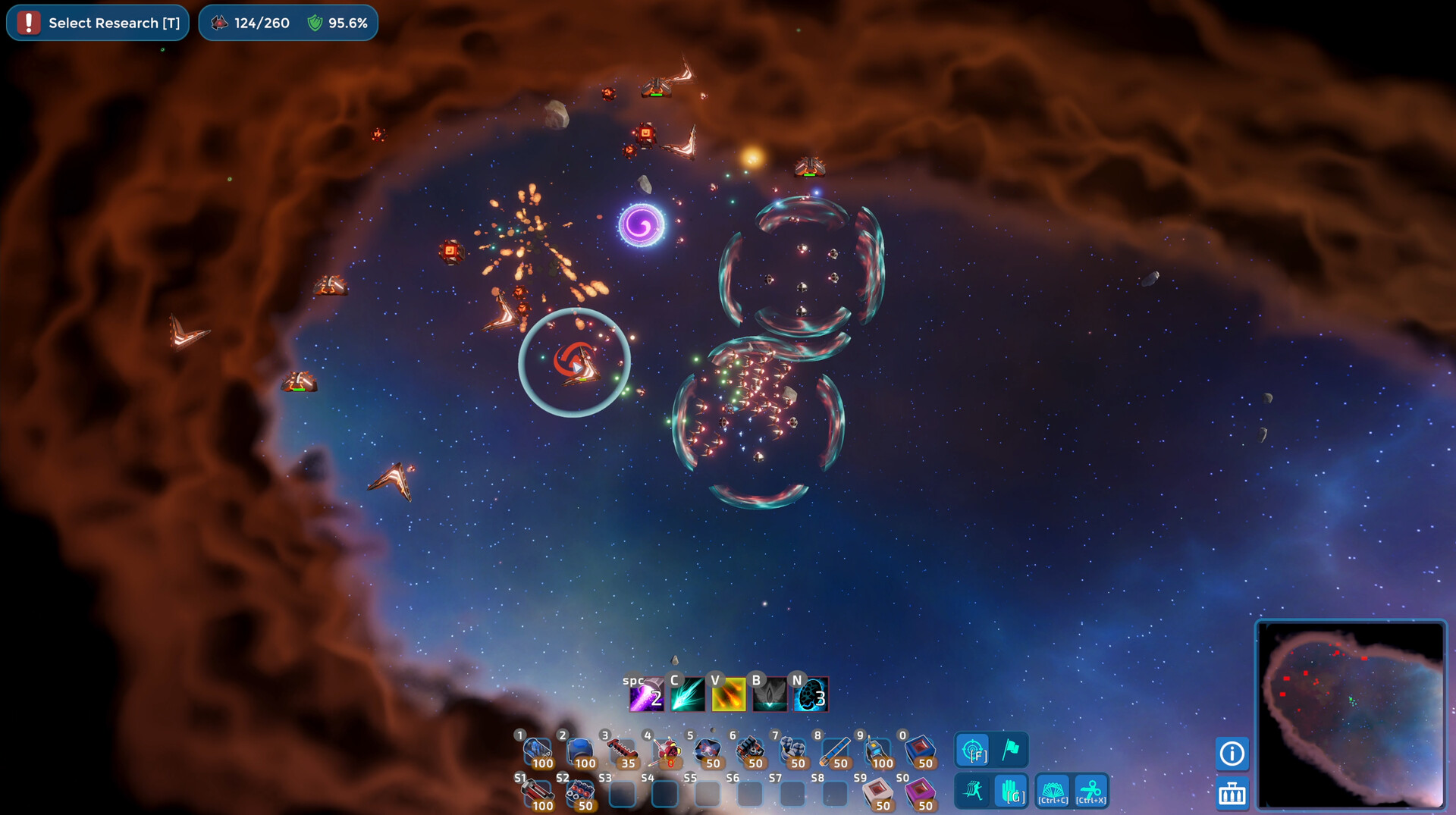Toggle focus-fire targeting mode [F]

coord(973,751)
